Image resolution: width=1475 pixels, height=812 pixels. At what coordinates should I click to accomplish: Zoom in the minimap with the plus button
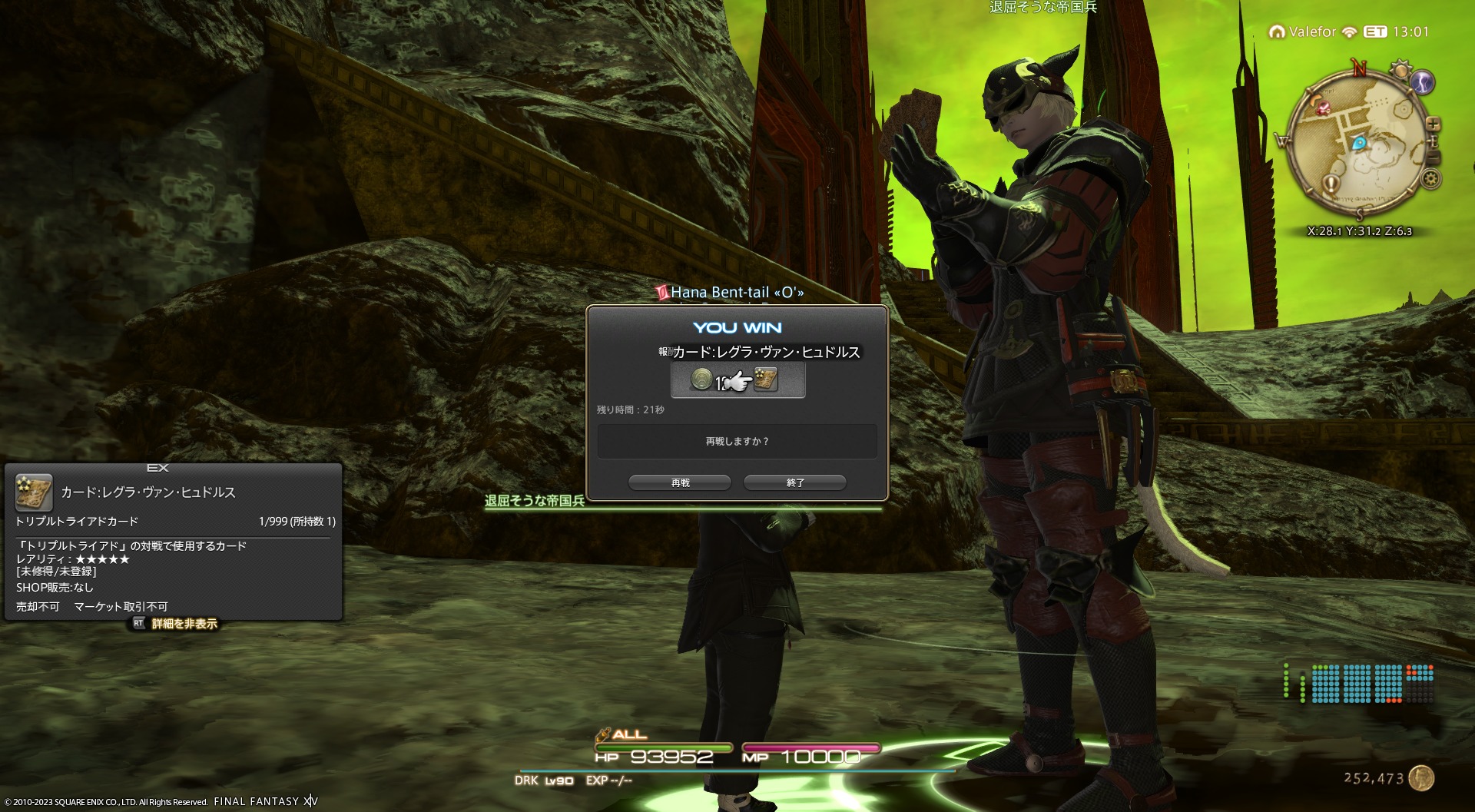[x=1433, y=124]
